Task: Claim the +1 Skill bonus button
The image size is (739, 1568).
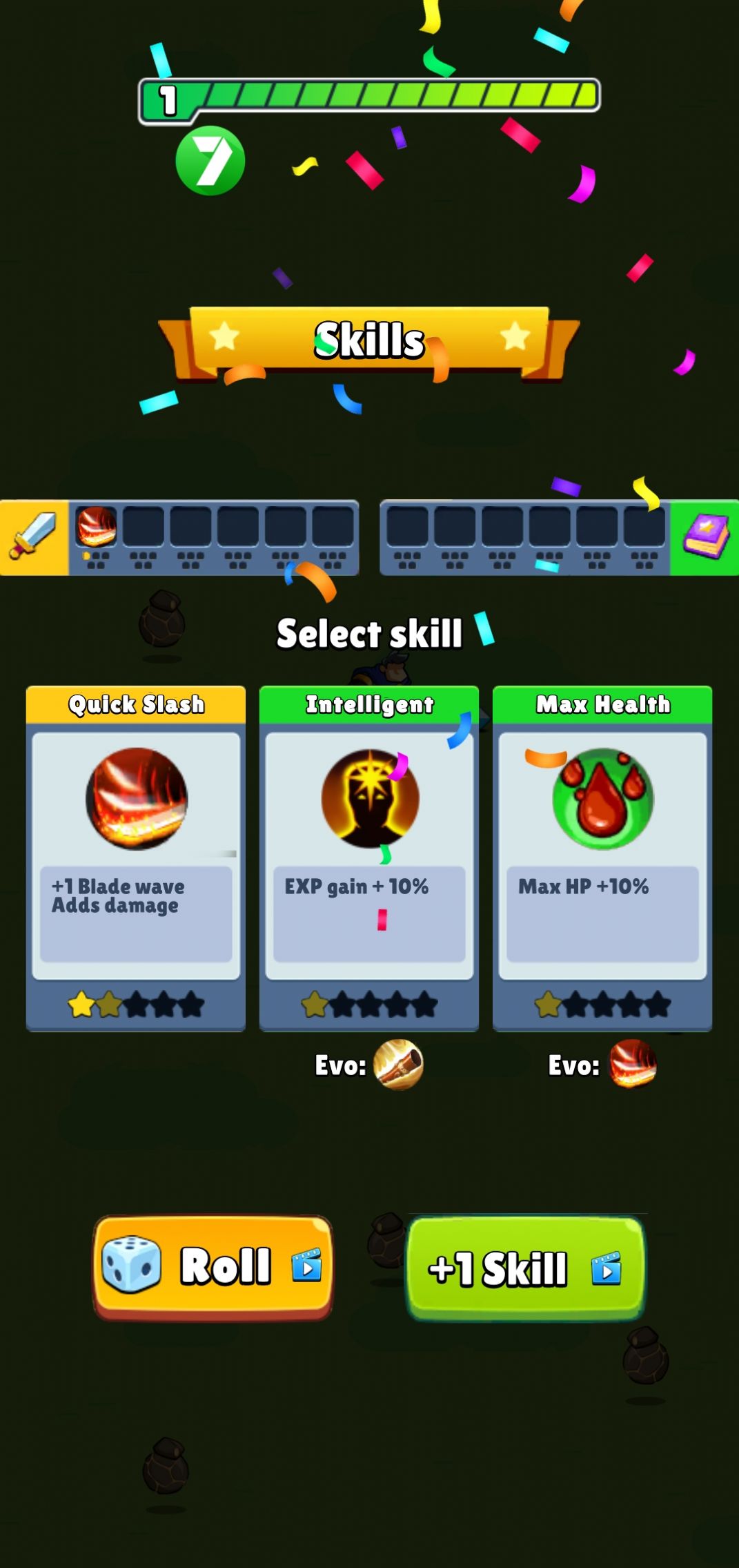Action: [x=526, y=1268]
